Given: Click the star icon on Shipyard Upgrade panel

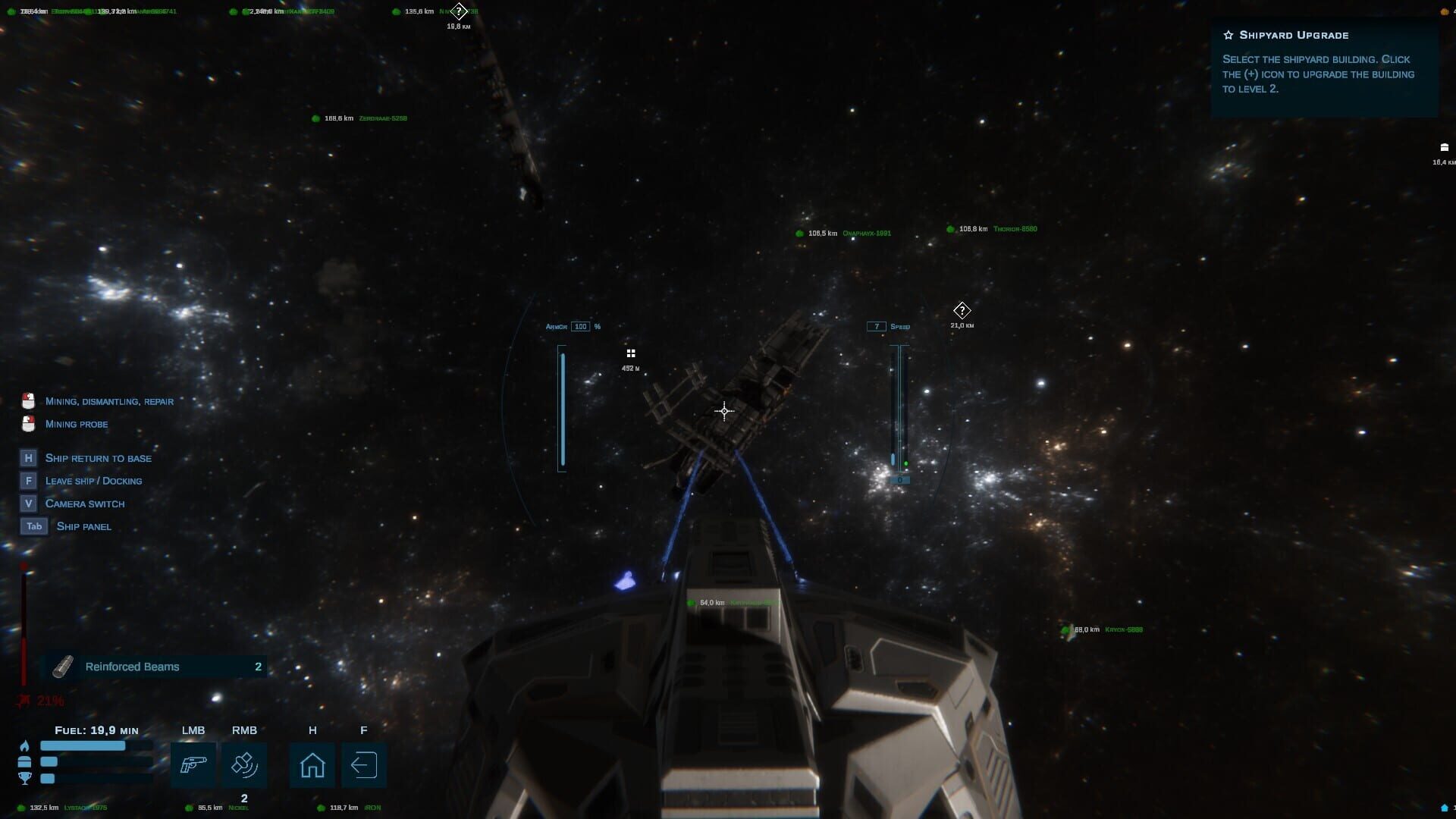Looking at the screenshot, I should click(1228, 34).
